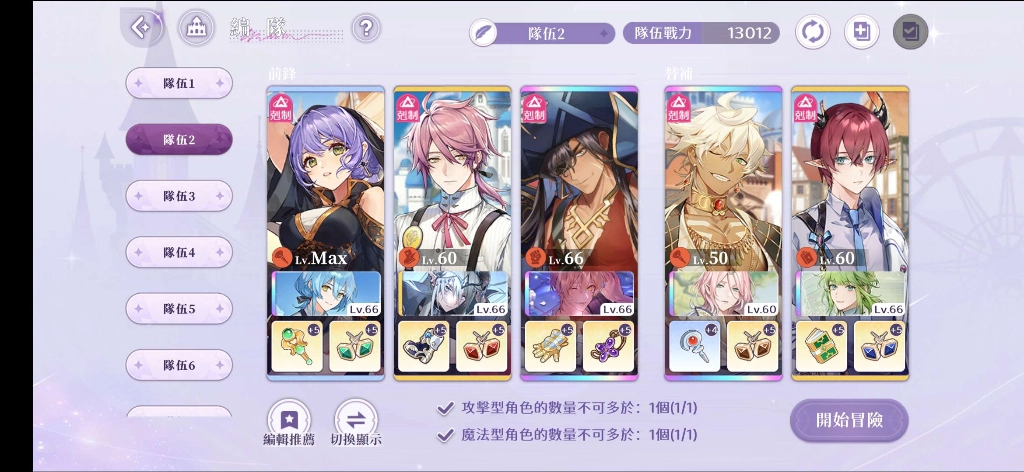Pick the red-haired horned reserve character
The height and width of the screenshot is (472, 1024).
pyautogui.click(x=849, y=180)
